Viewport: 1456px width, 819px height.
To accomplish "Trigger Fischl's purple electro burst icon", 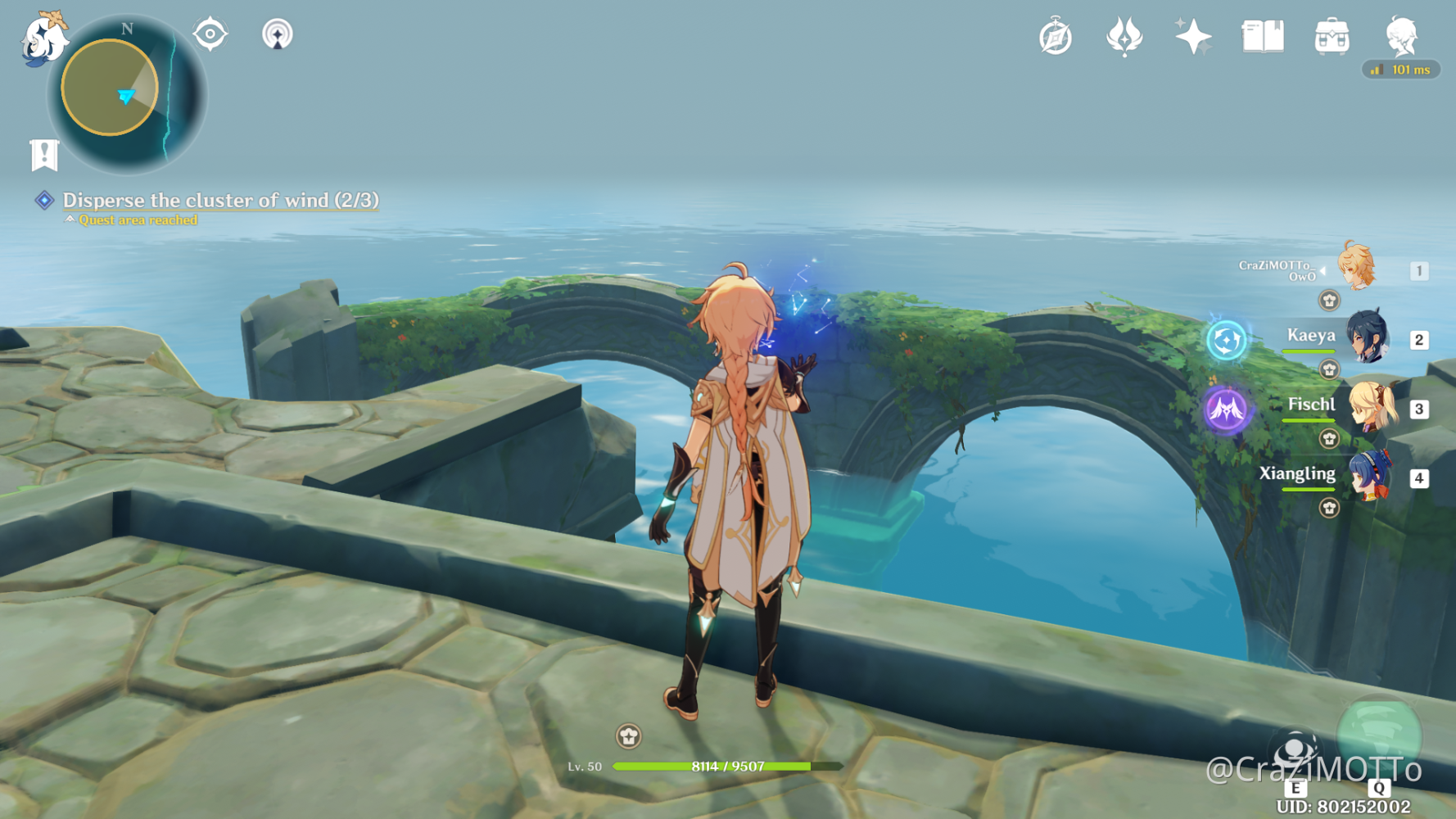I will [1226, 409].
